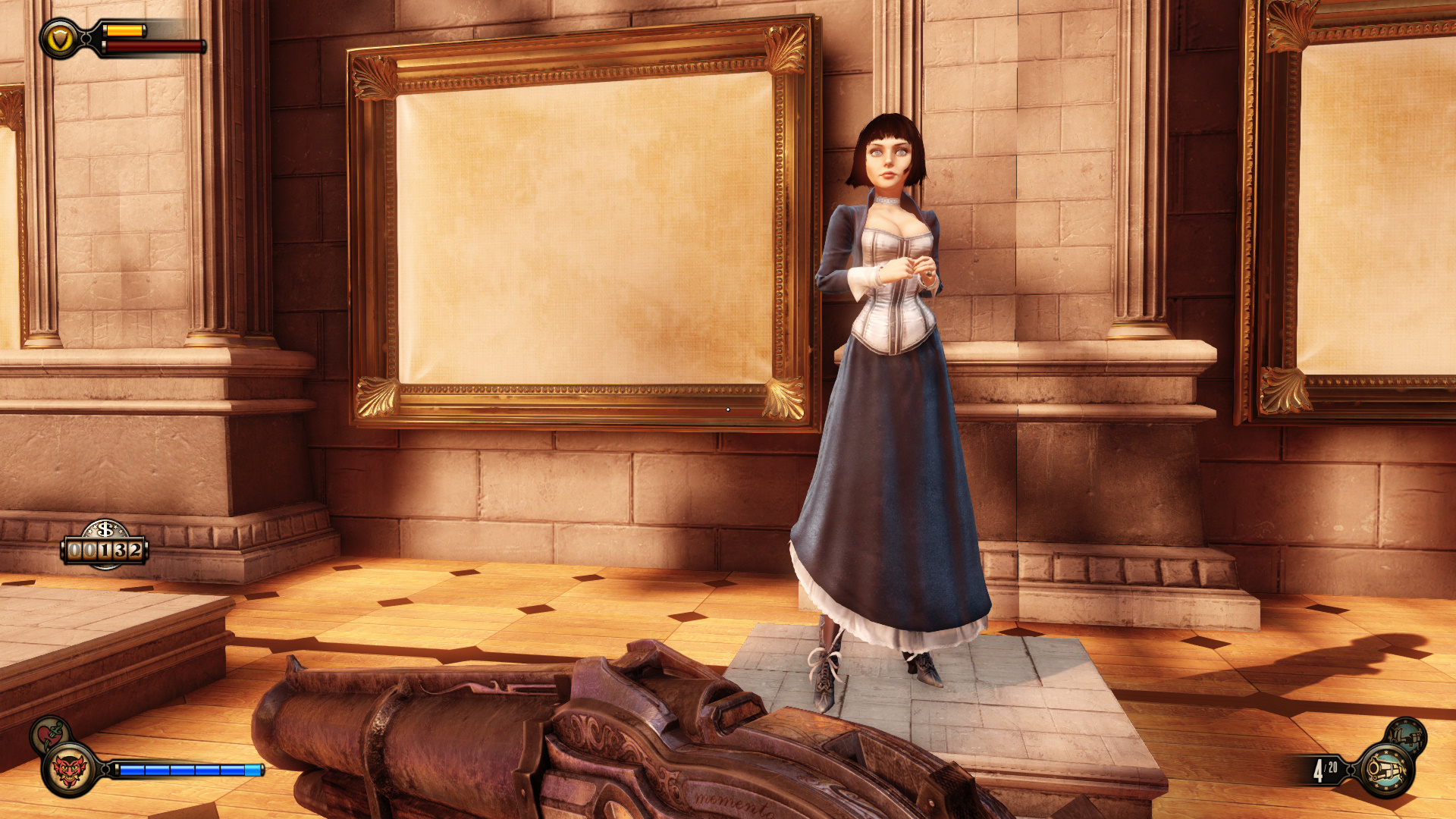Swap to the smaller reserve weapon icon
This screenshot has width=1456, height=819.
pos(1407,736)
